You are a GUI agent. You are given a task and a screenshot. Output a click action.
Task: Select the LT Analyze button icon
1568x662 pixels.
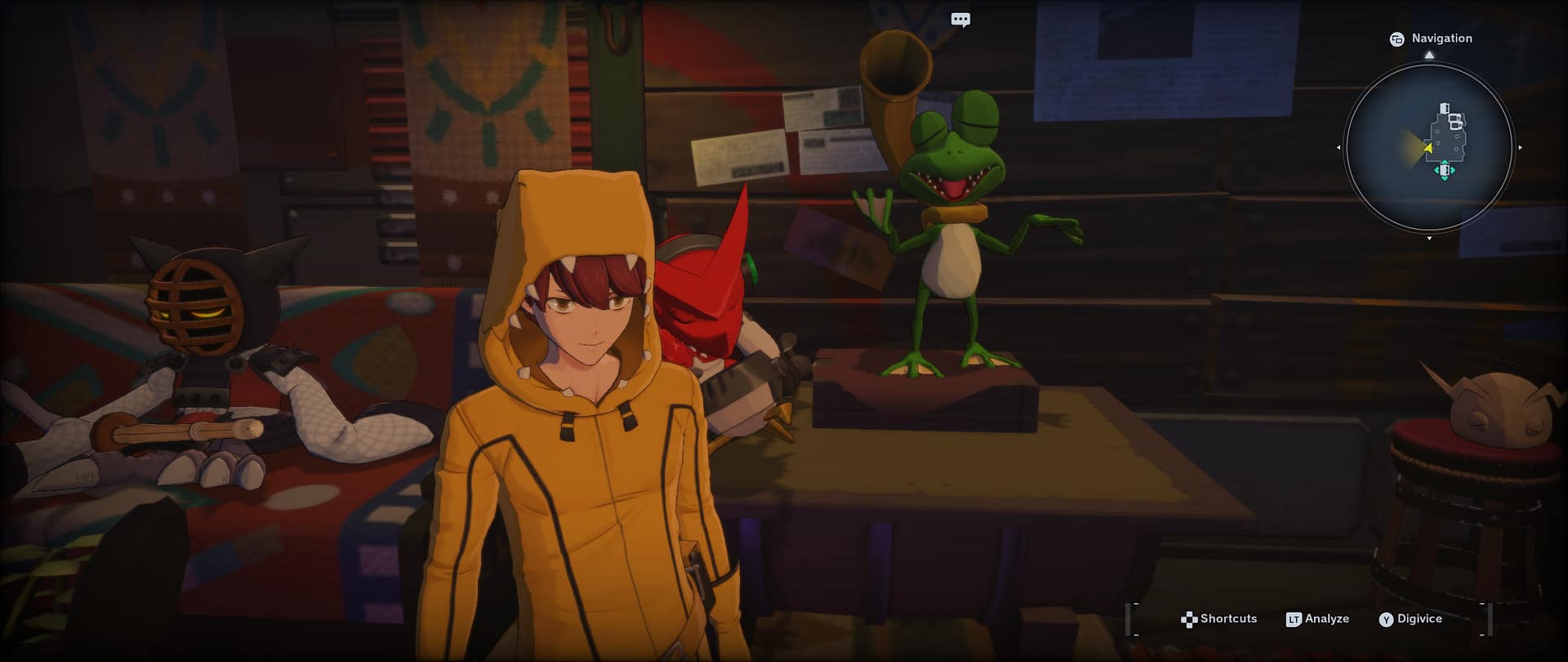coord(1294,619)
